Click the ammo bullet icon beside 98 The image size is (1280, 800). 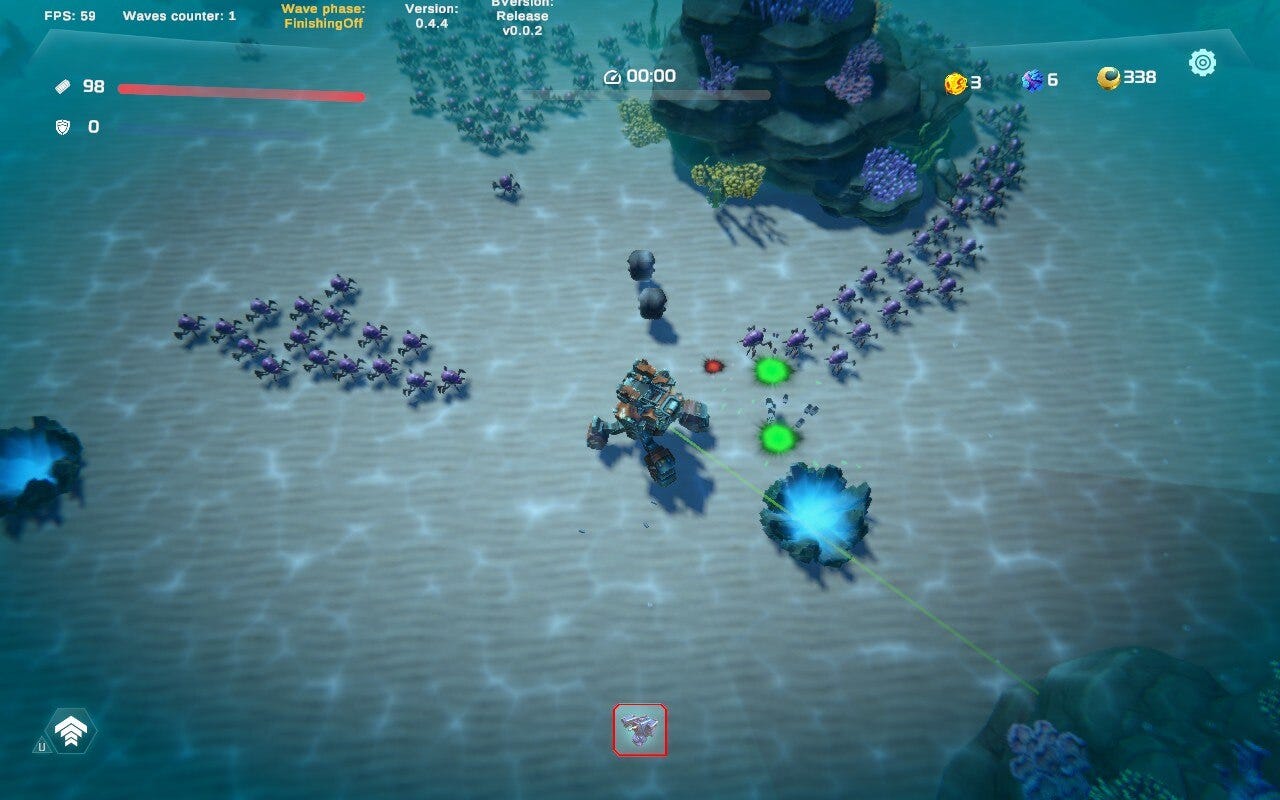pyautogui.click(x=60, y=88)
